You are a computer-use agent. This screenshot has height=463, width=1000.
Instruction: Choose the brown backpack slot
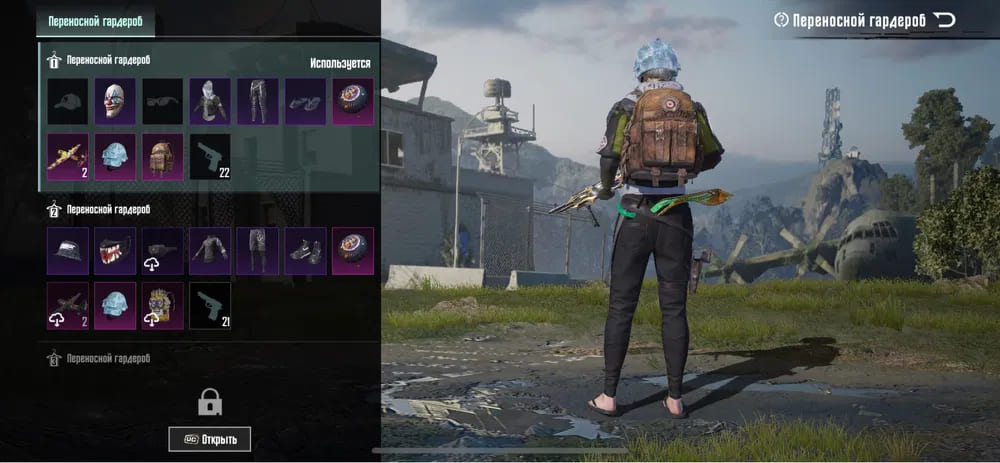(x=162, y=157)
